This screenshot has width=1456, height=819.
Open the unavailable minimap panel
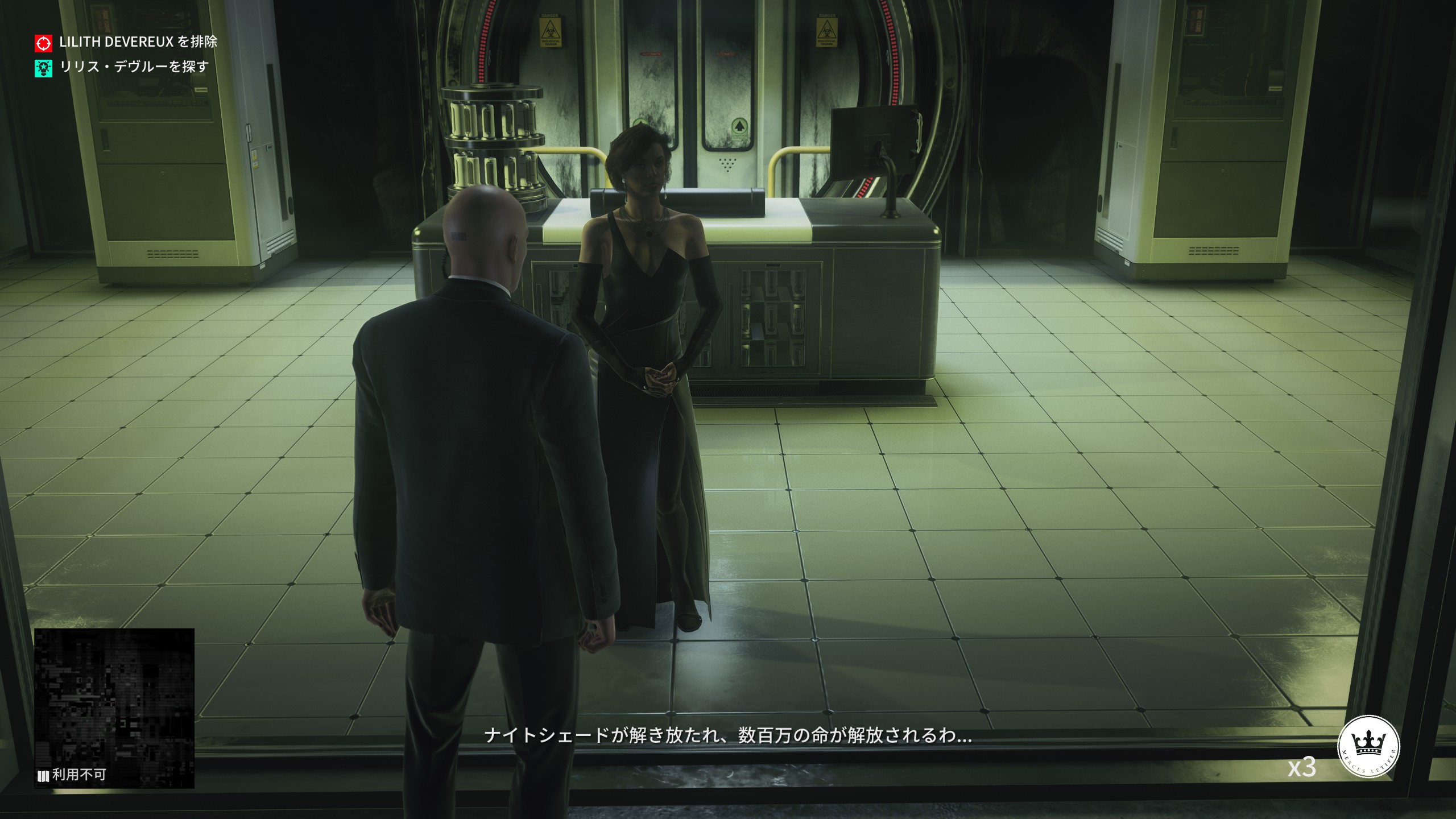[114, 708]
